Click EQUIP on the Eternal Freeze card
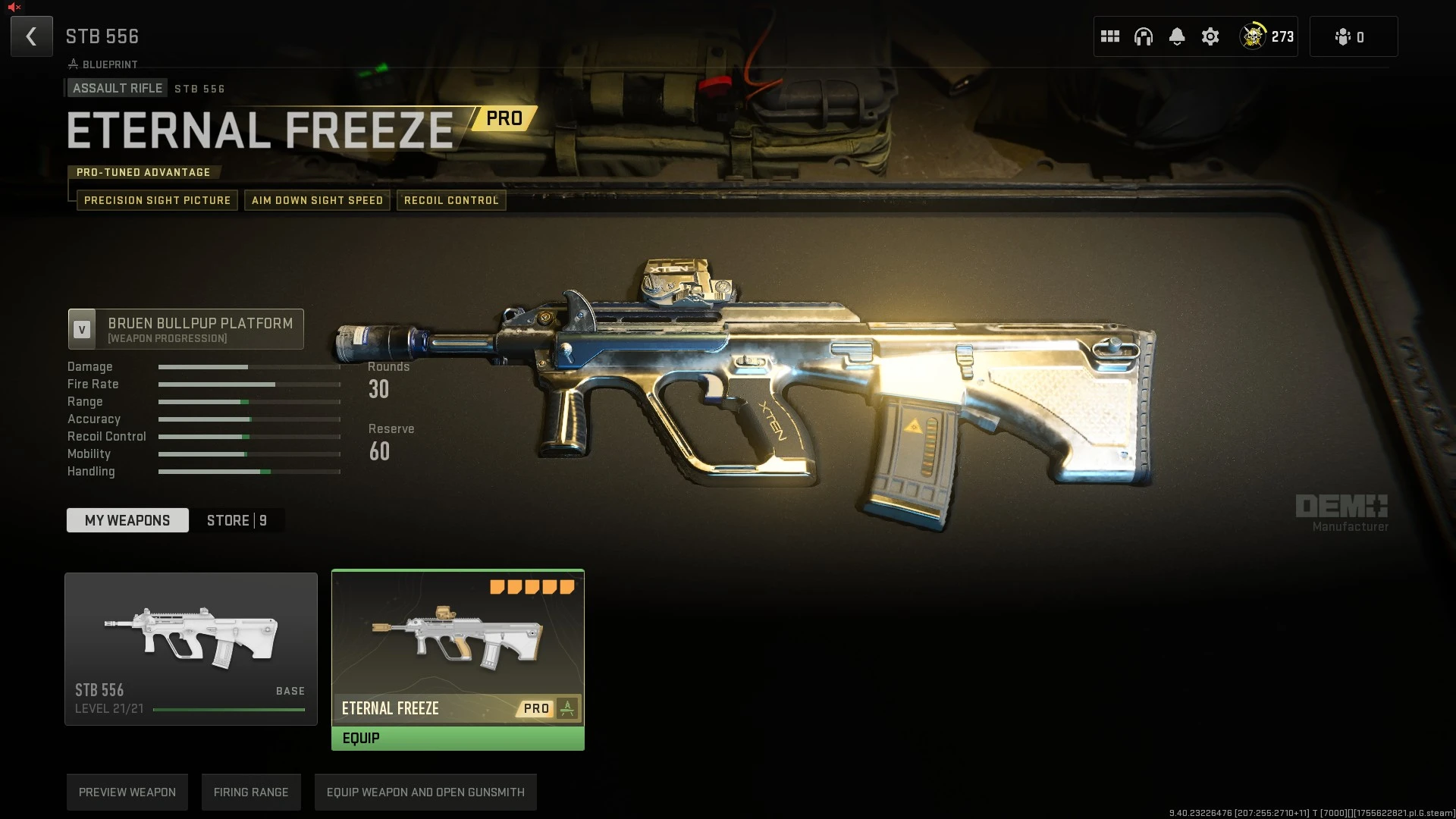The width and height of the screenshot is (1456, 819). pos(457,737)
